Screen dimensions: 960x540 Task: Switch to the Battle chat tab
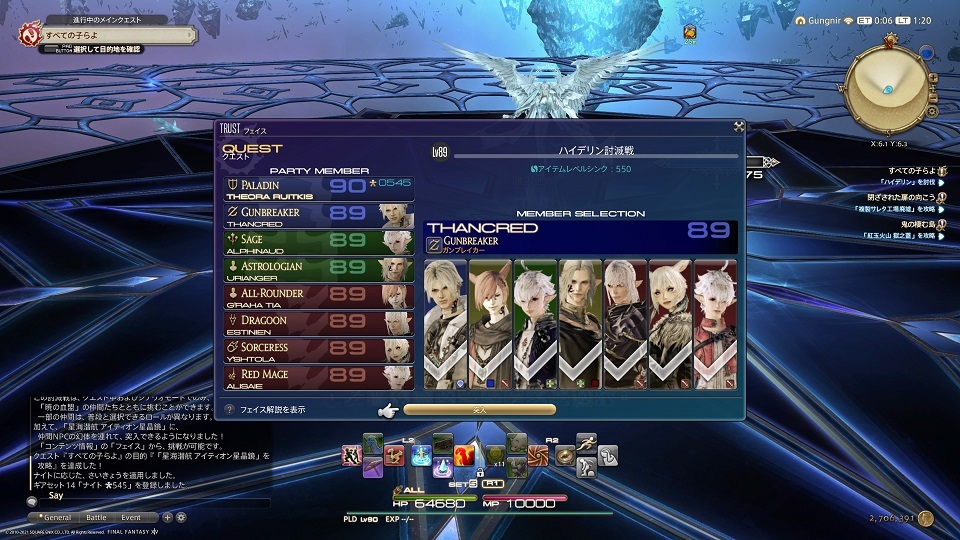pyautogui.click(x=96, y=517)
